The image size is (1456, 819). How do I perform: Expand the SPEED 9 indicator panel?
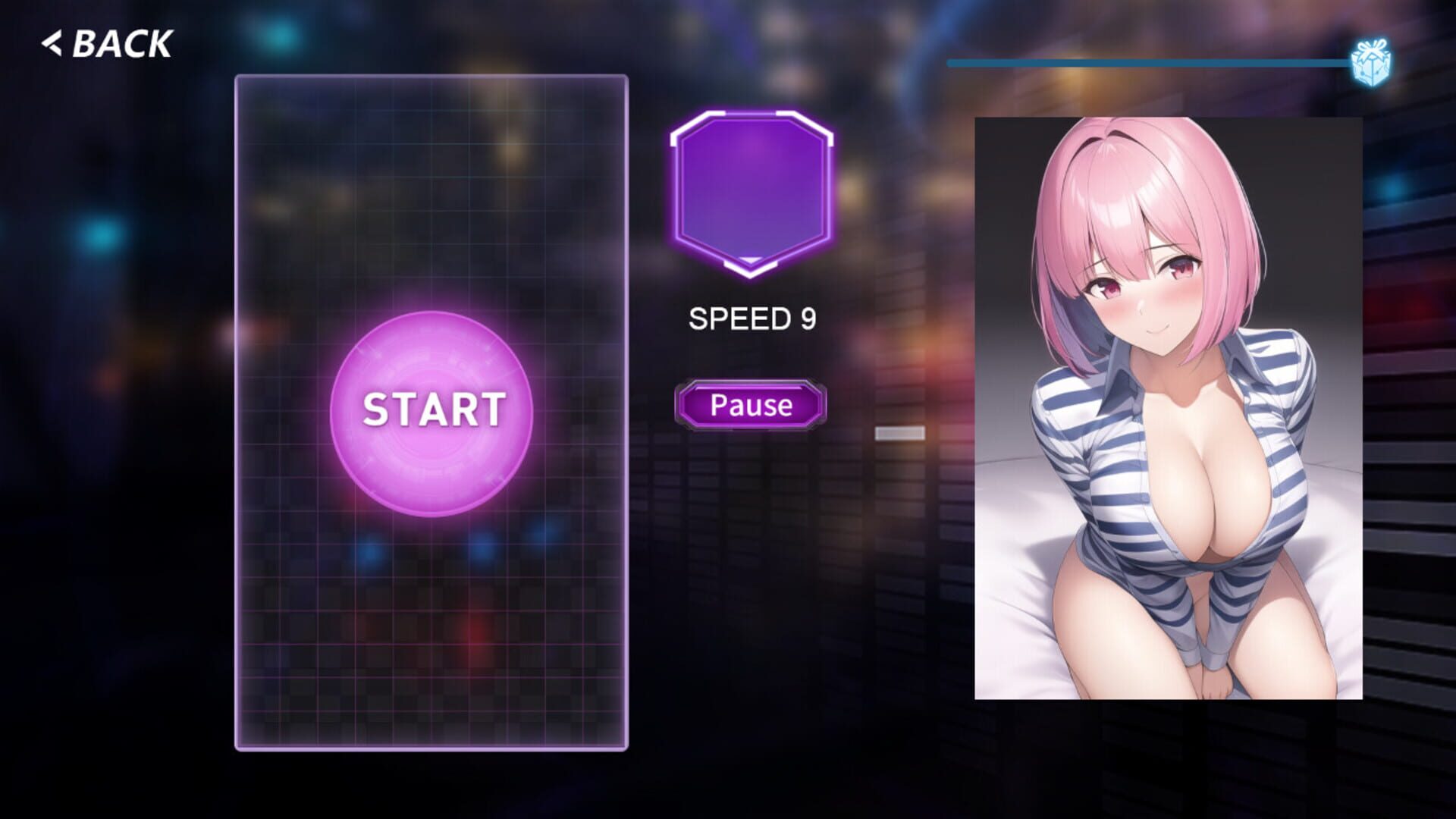752,318
